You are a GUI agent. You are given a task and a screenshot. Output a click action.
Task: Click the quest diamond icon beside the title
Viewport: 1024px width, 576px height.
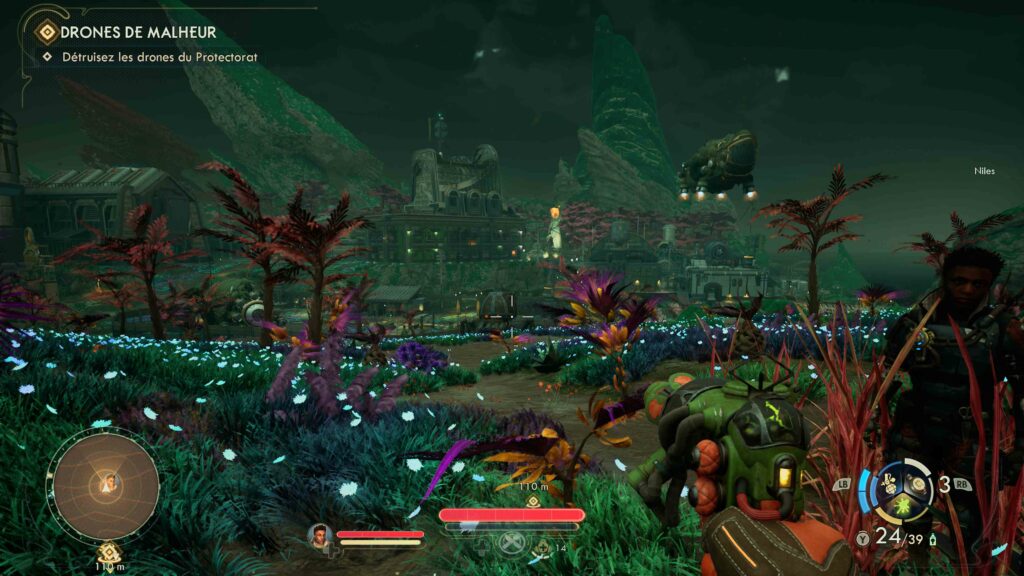point(46,32)
